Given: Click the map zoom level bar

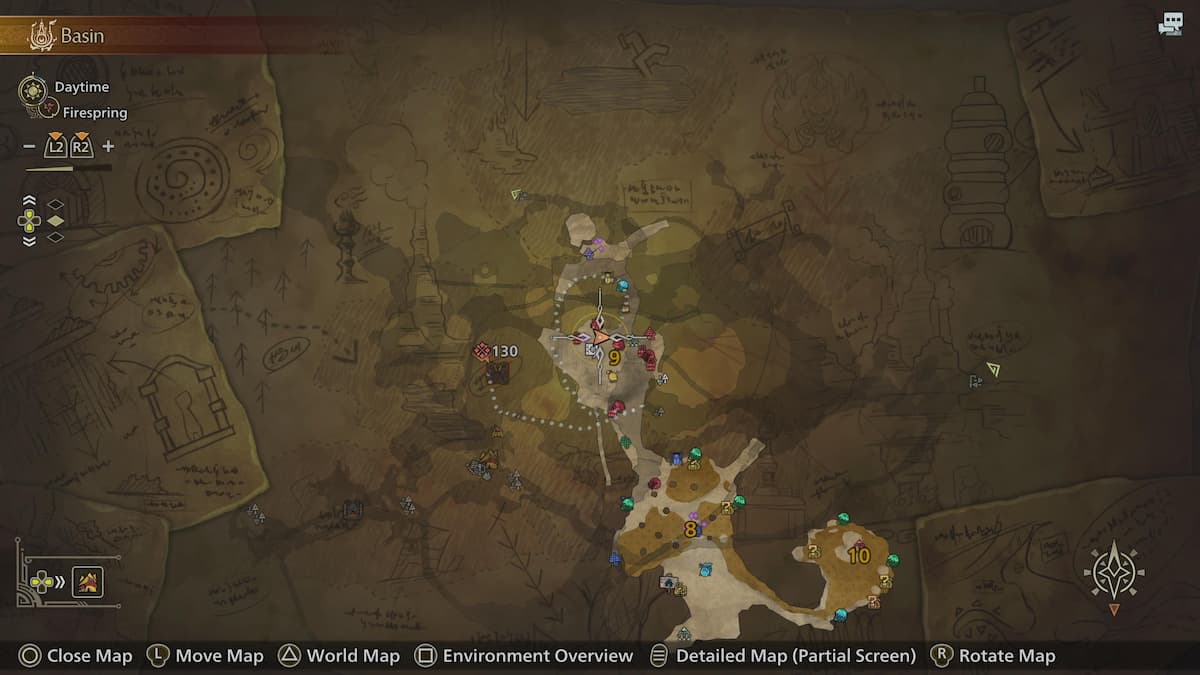Looking at the screenshot, I should 68,168.
